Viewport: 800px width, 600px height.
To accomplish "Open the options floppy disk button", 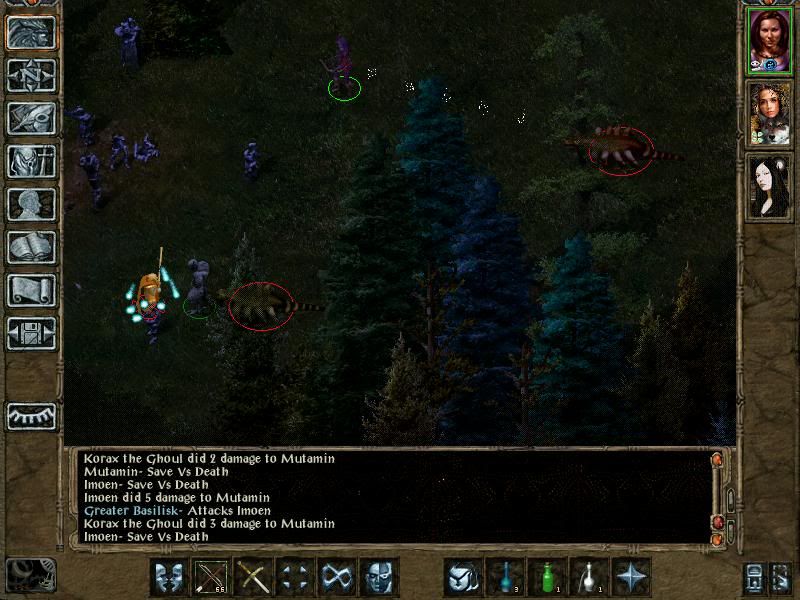I will [31, 334].
